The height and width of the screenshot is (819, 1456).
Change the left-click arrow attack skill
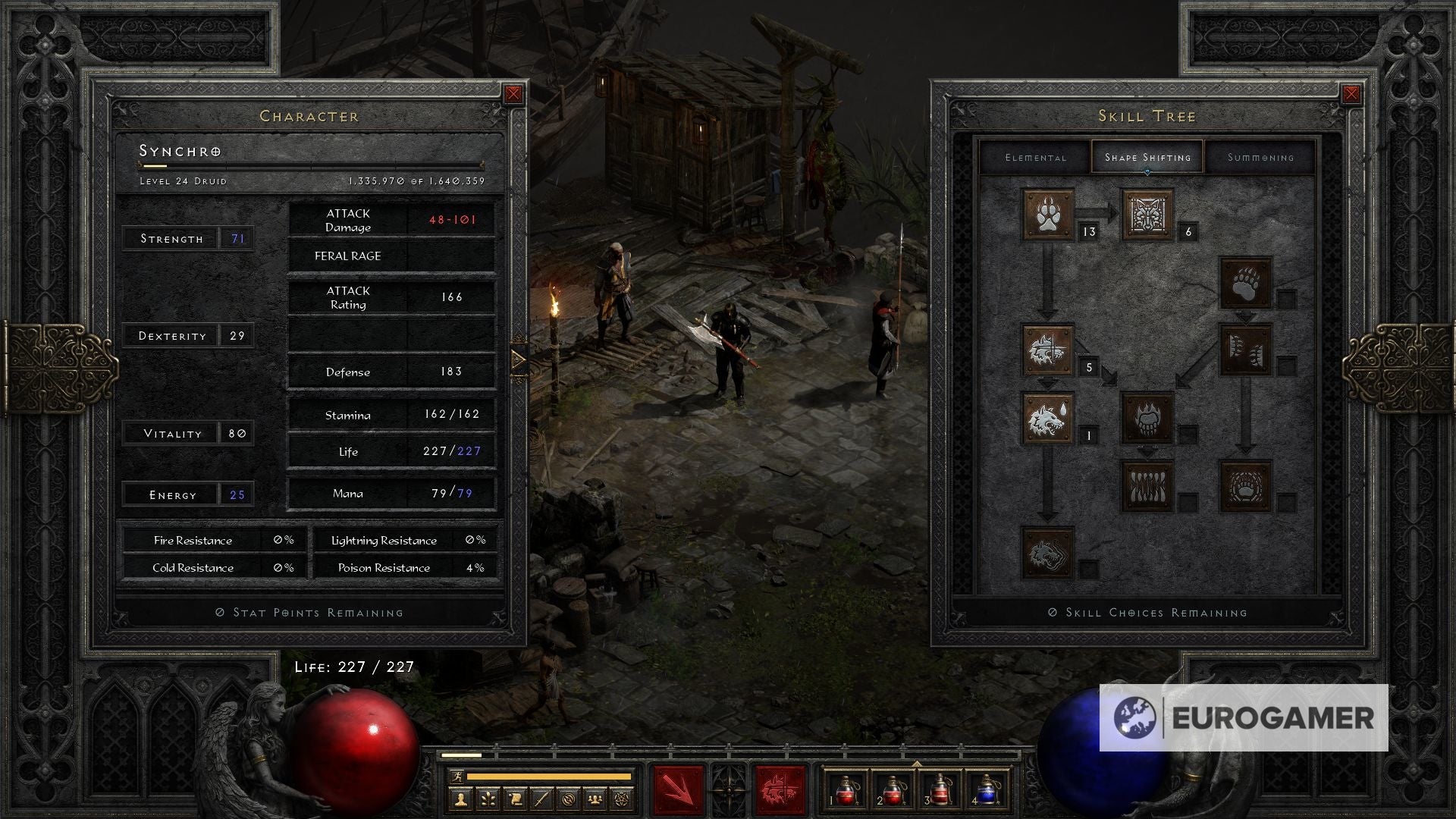tap(679, 790)
